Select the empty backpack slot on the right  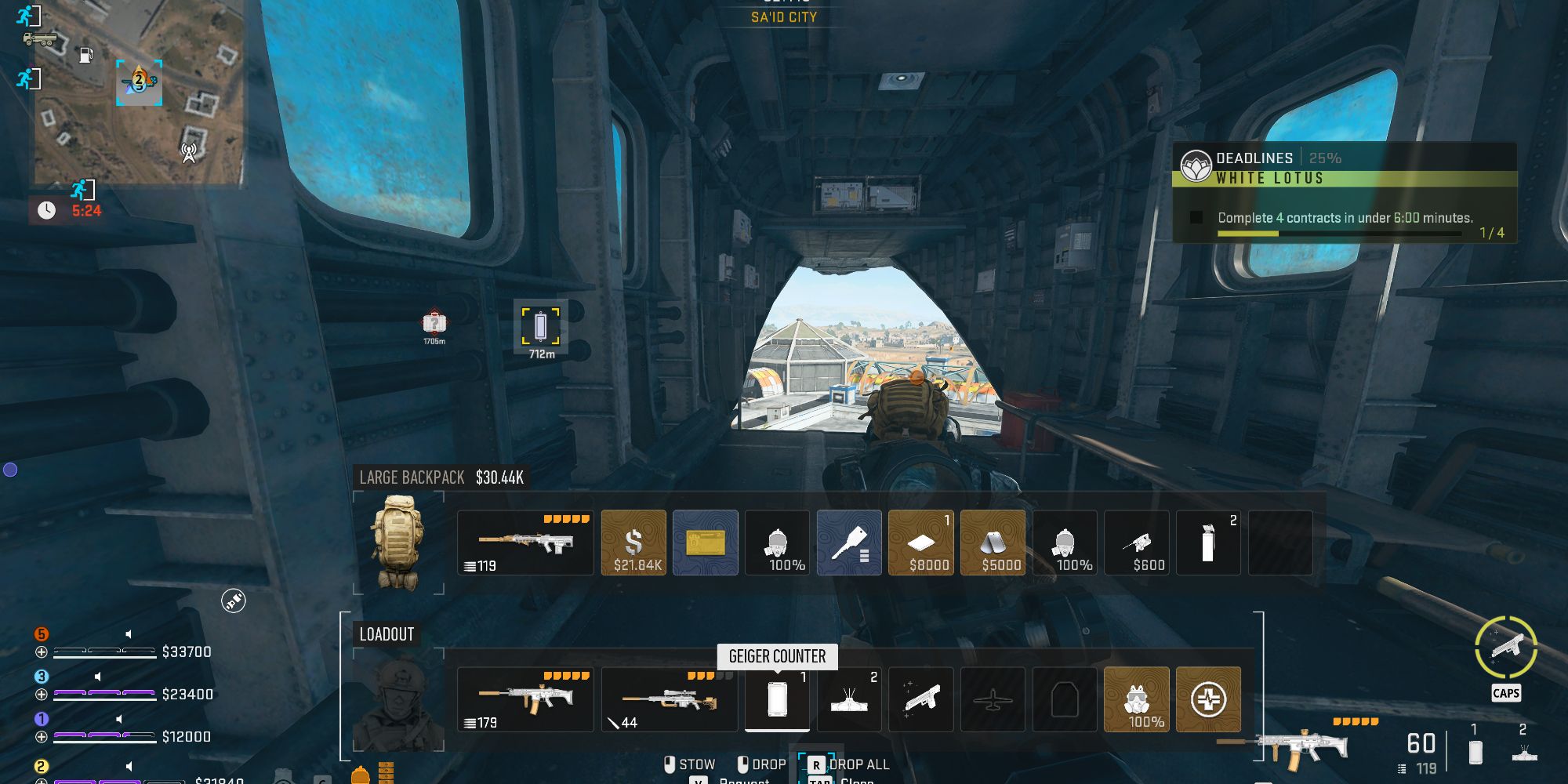pyautogui.click(x=1280, y=543)
